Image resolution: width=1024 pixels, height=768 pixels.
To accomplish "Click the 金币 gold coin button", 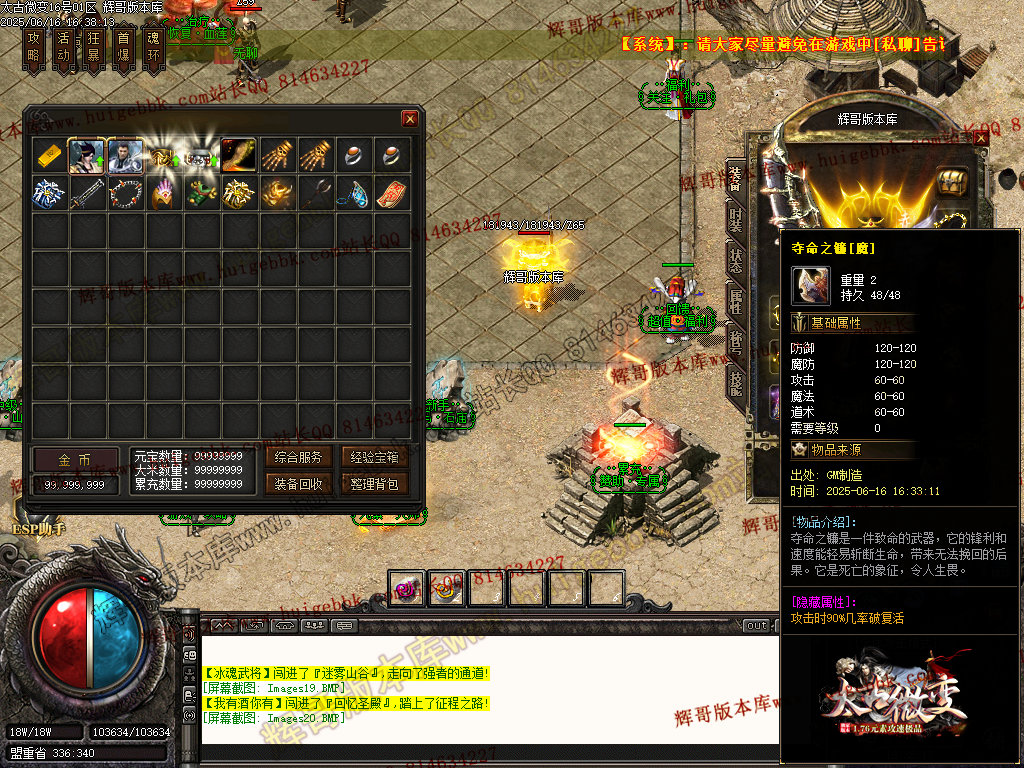I will point(75,459).
